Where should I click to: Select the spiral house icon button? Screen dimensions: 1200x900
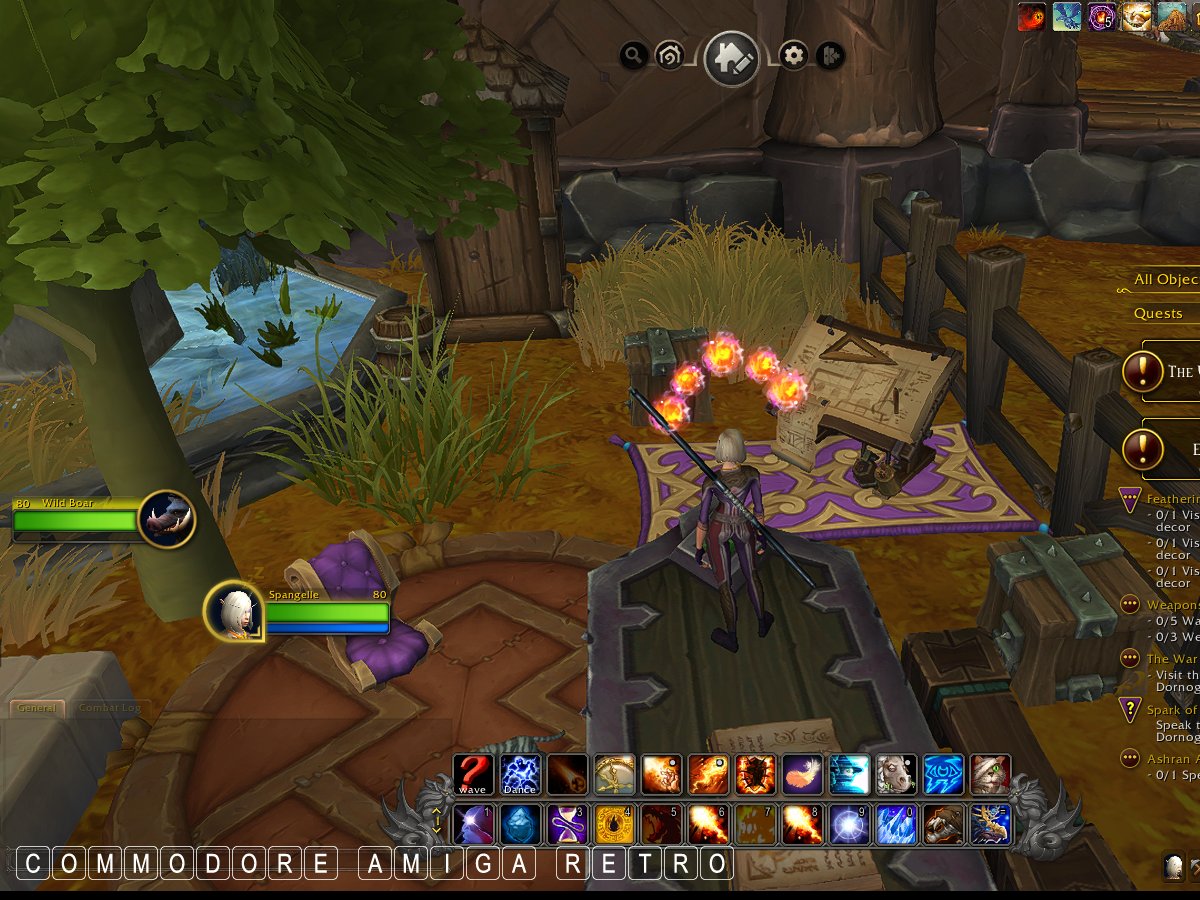pyautogui.click(x=668, y=57)
